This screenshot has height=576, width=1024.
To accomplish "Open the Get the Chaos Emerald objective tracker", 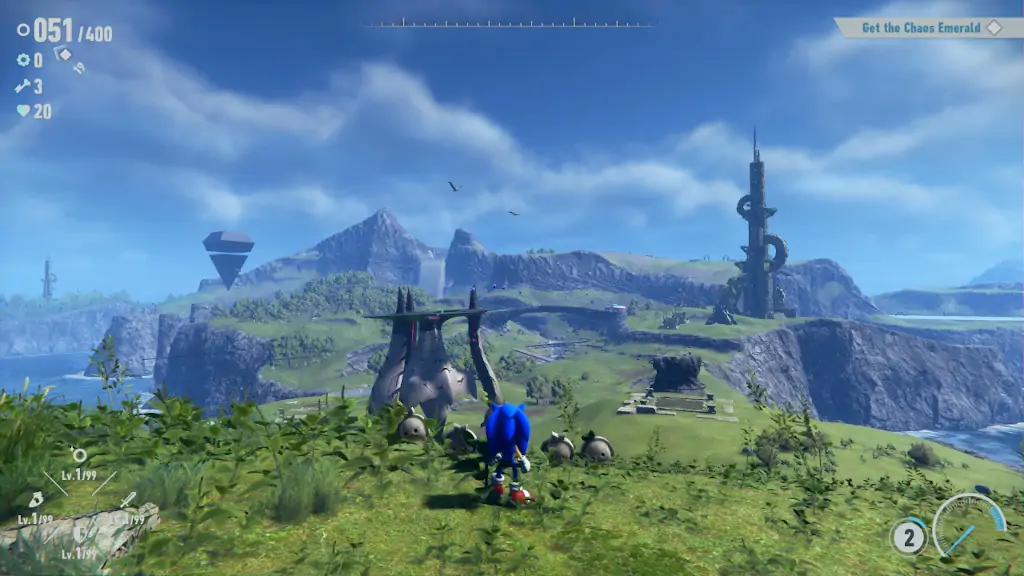I will coord(921,28).
